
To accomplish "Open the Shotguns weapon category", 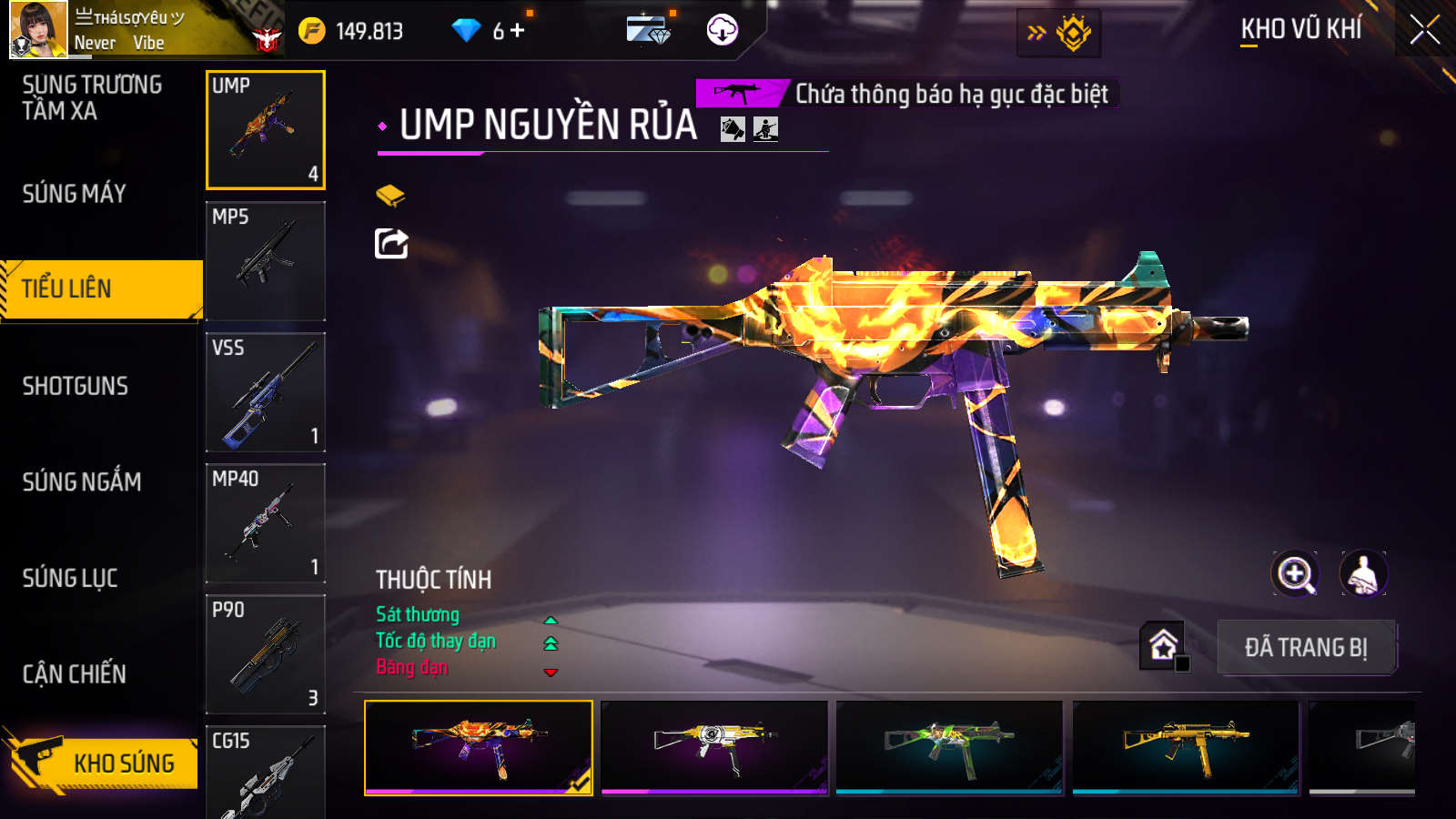I will pyautogui.click(x=76, y=386).
